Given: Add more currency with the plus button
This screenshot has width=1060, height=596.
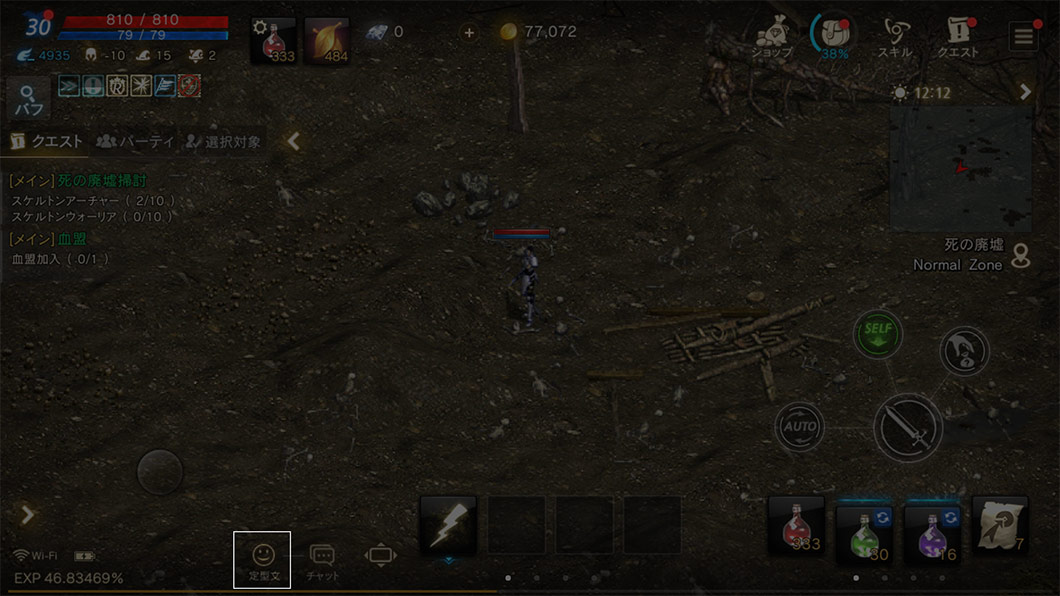Looking at the screenshot, I should [469, 32].
